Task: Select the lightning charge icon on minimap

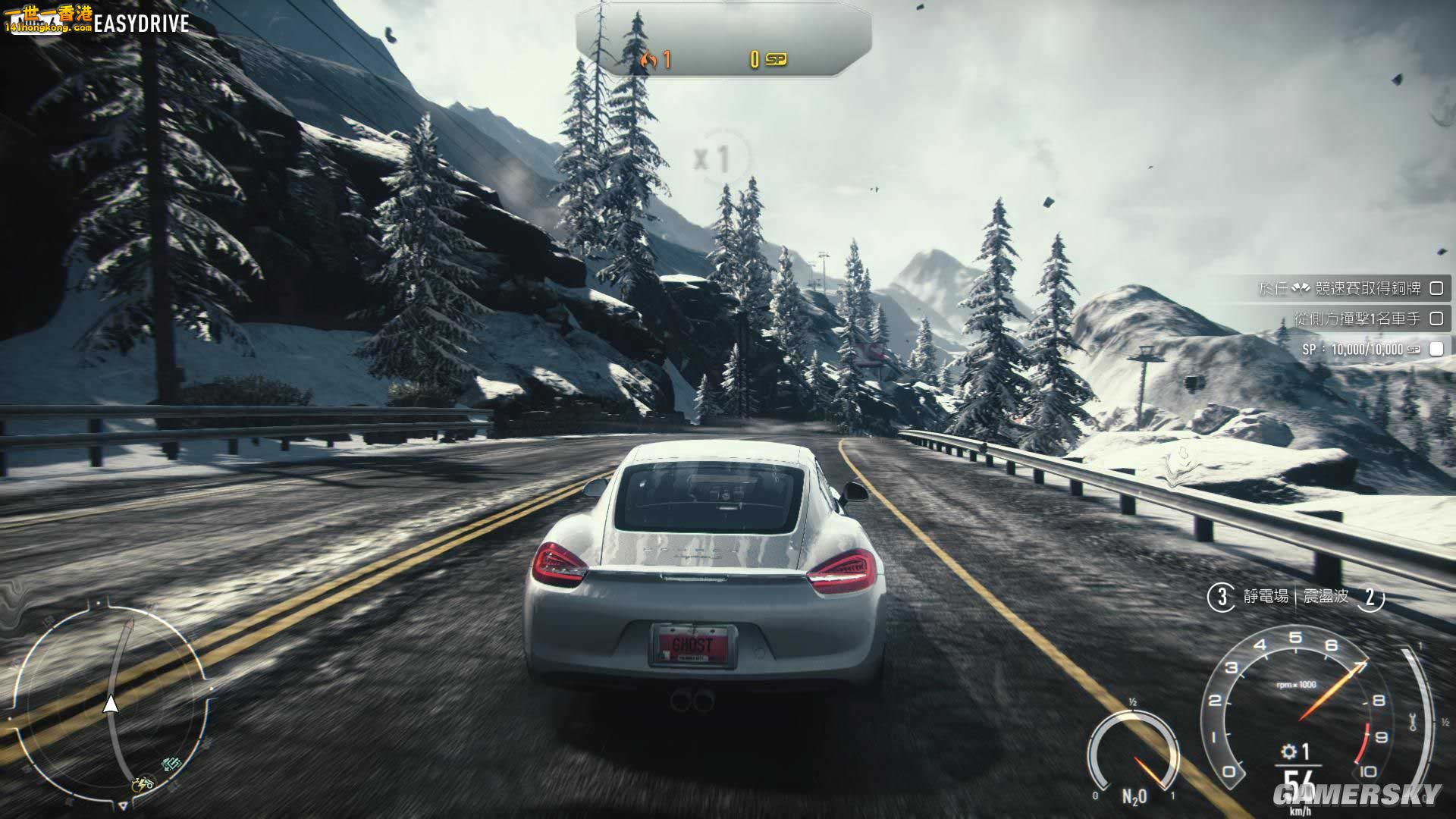Action: [x=141, y=786]
